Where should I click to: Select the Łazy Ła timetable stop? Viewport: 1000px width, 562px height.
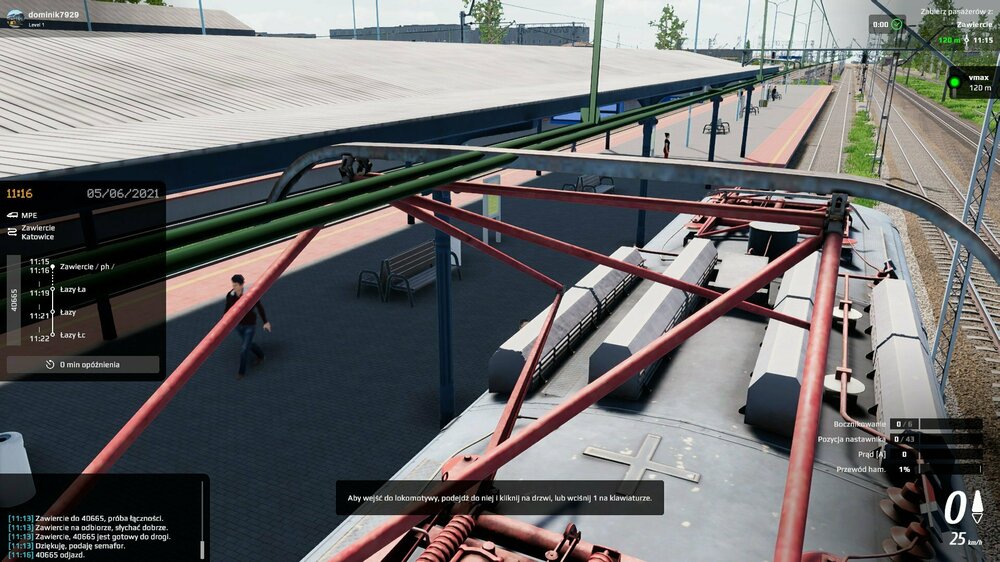(73, 290)
